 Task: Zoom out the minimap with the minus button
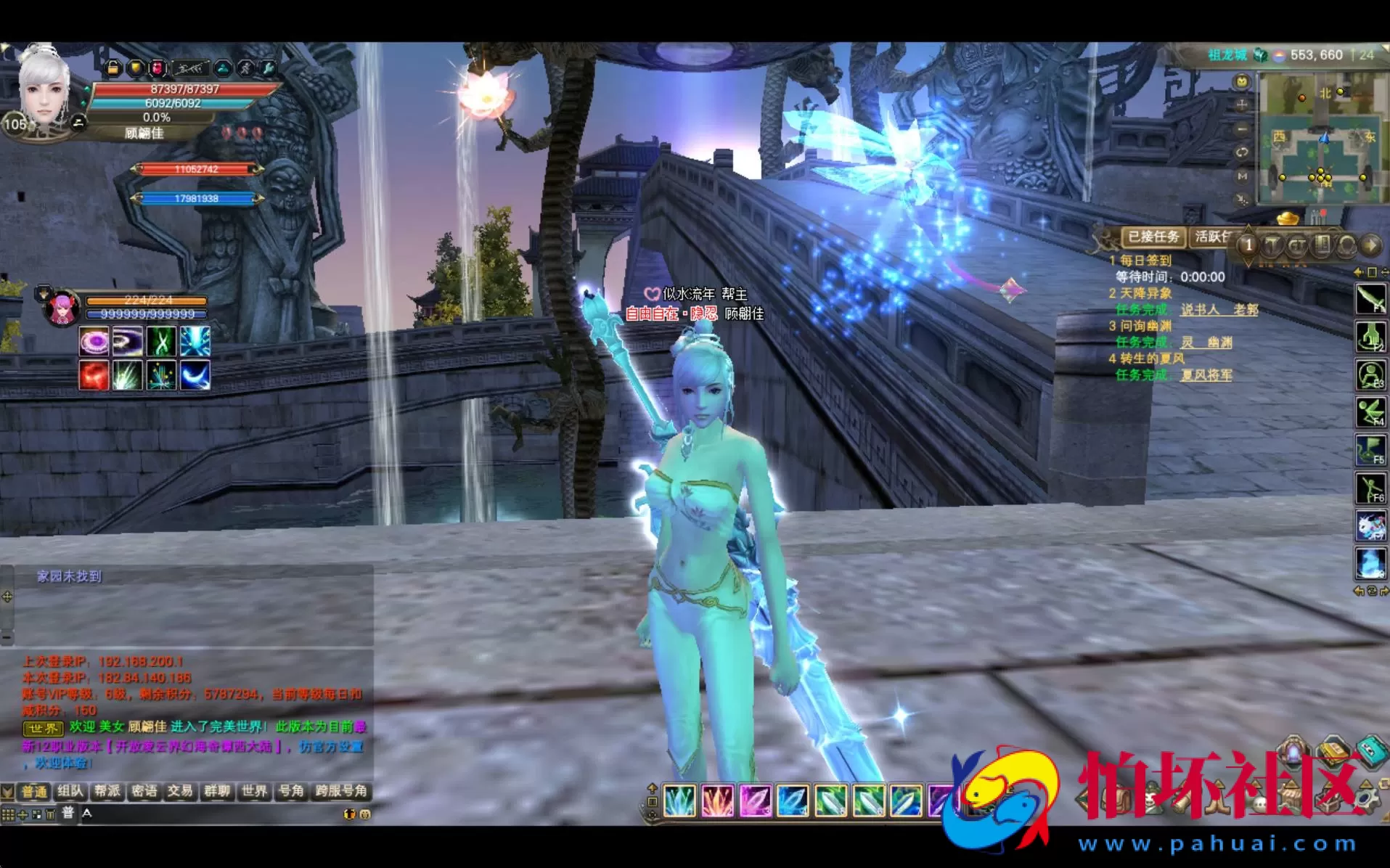[x=1242, y=128]
